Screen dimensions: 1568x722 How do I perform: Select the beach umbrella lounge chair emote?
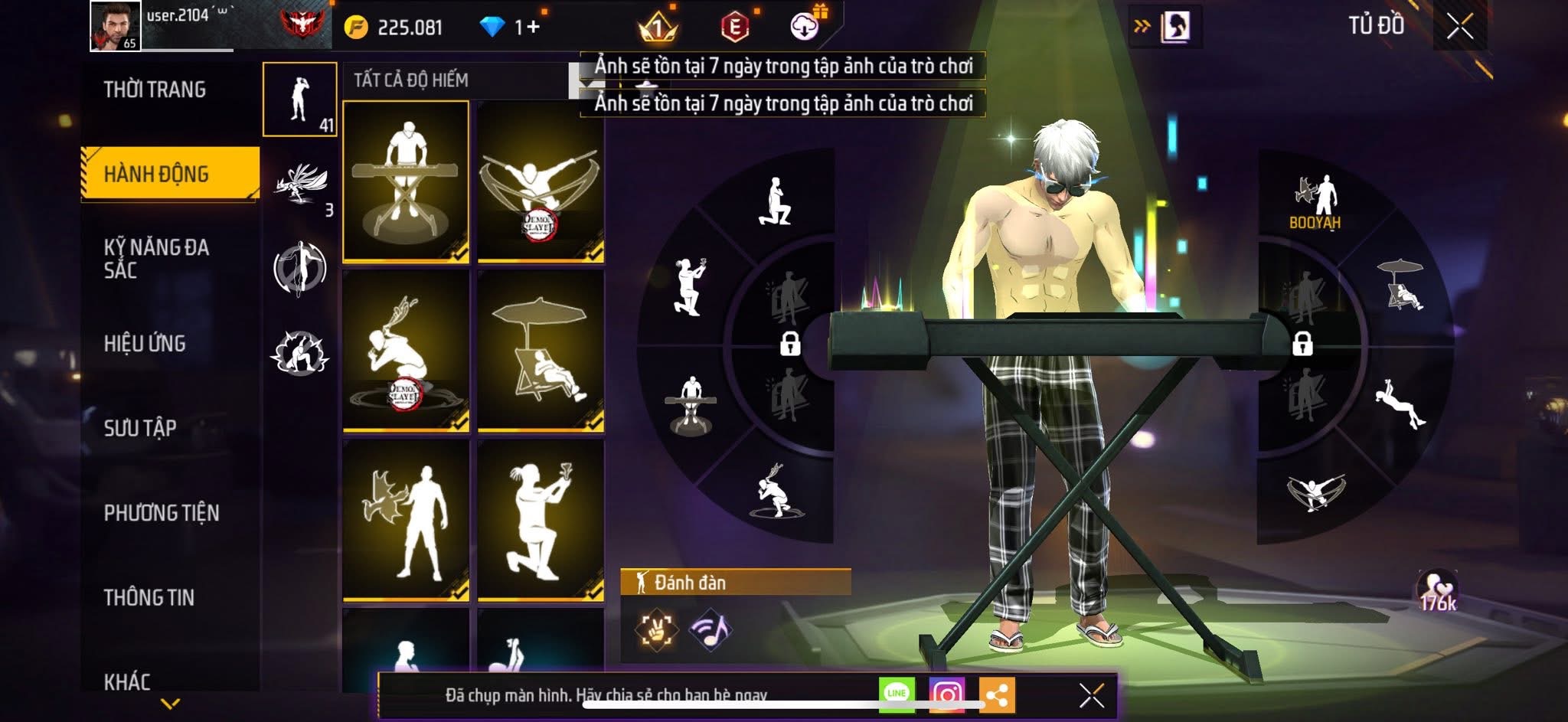click(541, 351)
